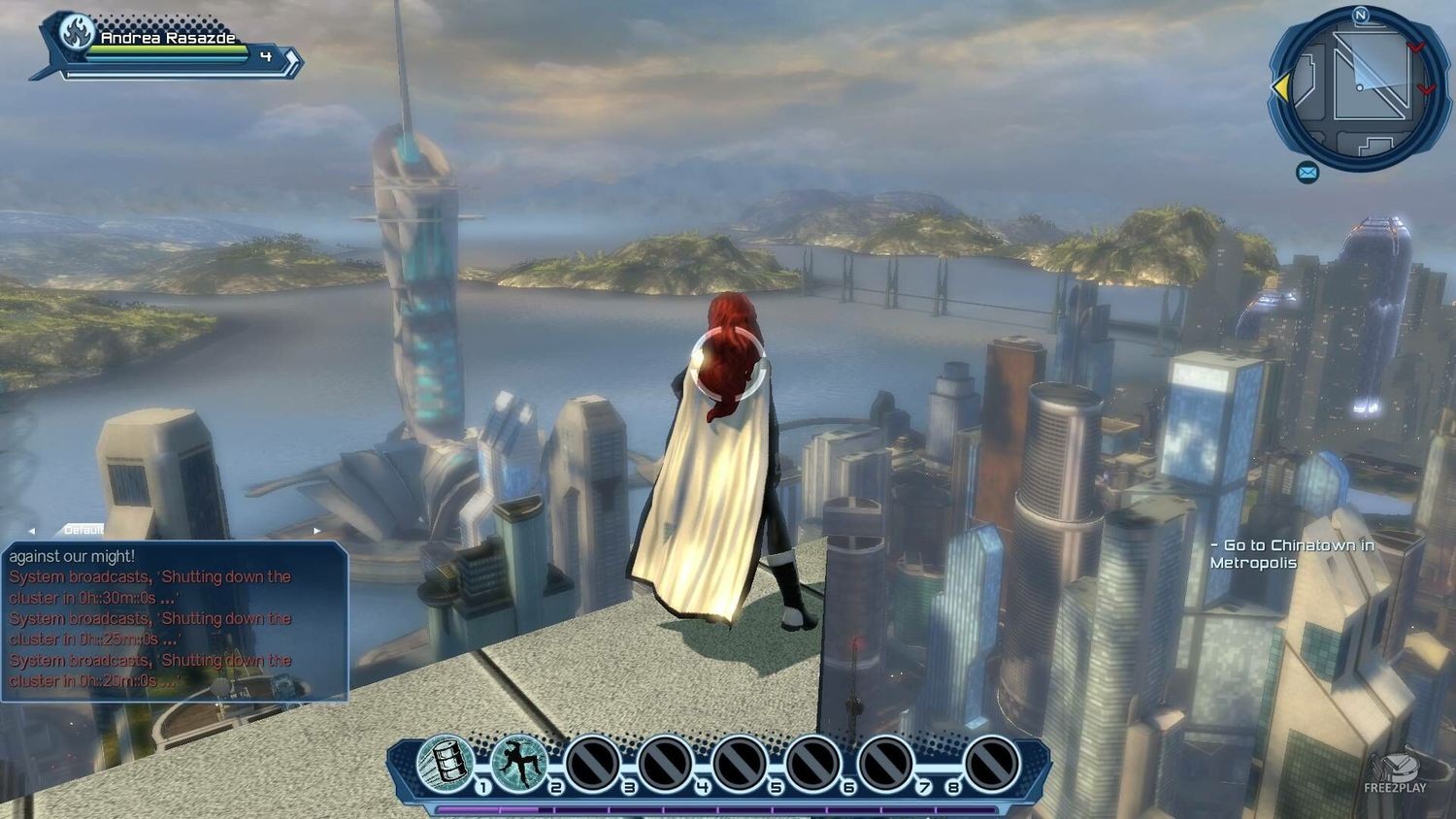Click the fire power player portrait icon
Image resolution: width=1456 pixels, height=819 pixels.
click(x=76, y=34)
